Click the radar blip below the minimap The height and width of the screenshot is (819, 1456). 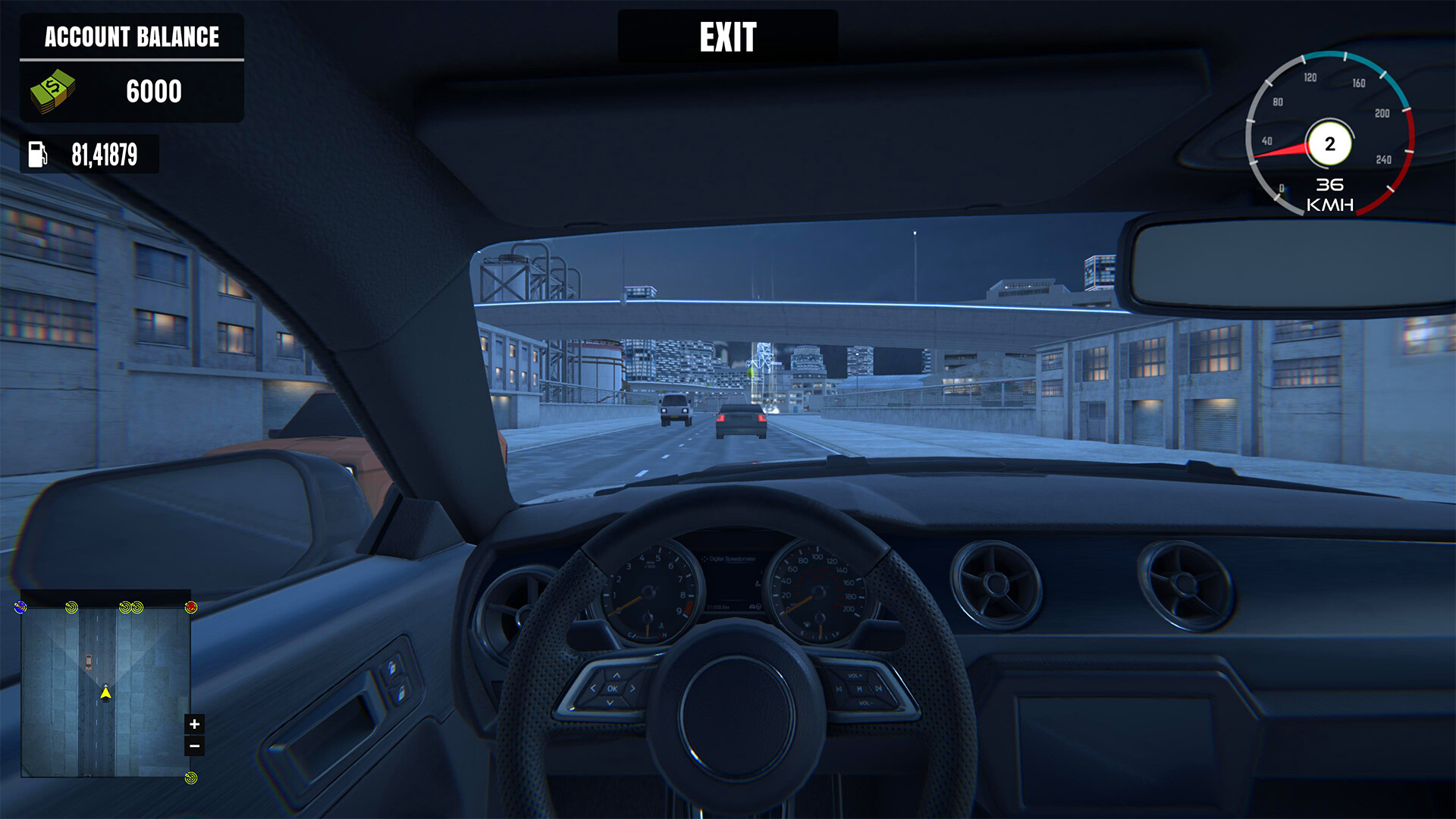pyautogui.click(x=190, y=778)
